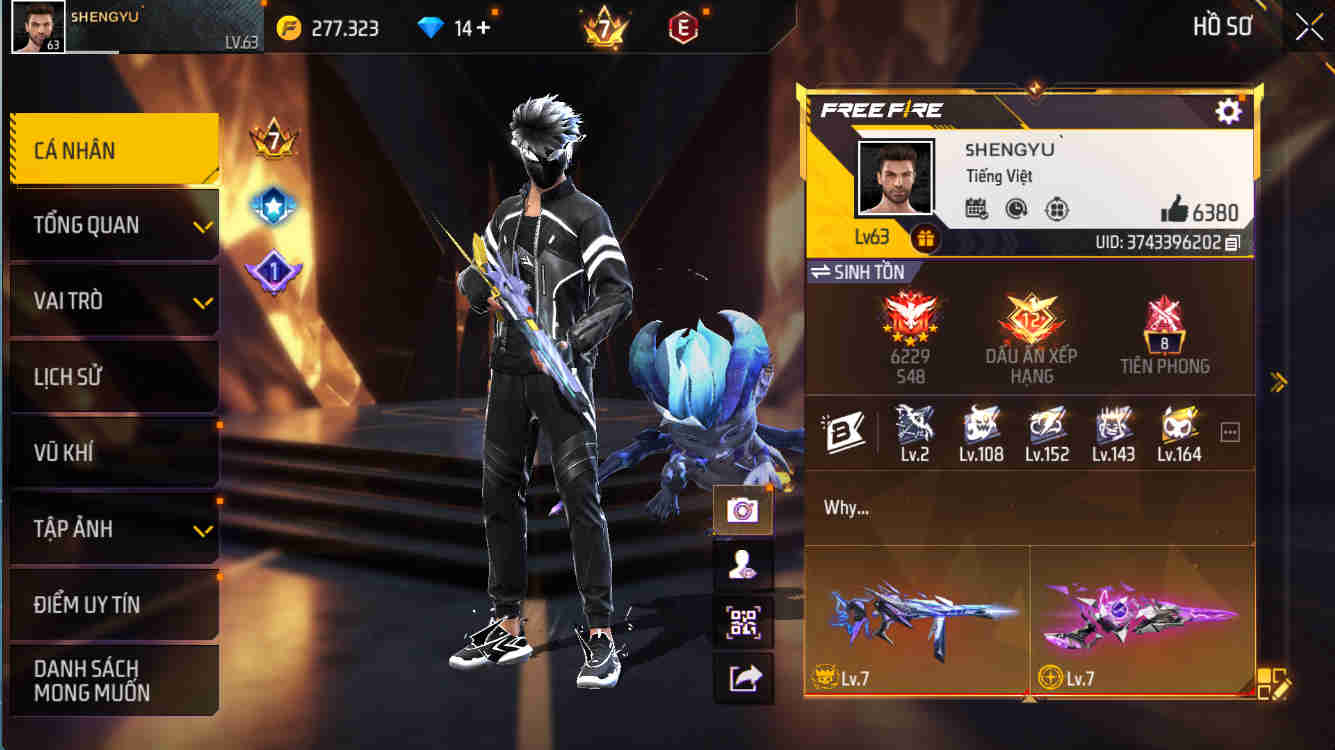Click the camera screenshot icon

click(x=744, y=508)
